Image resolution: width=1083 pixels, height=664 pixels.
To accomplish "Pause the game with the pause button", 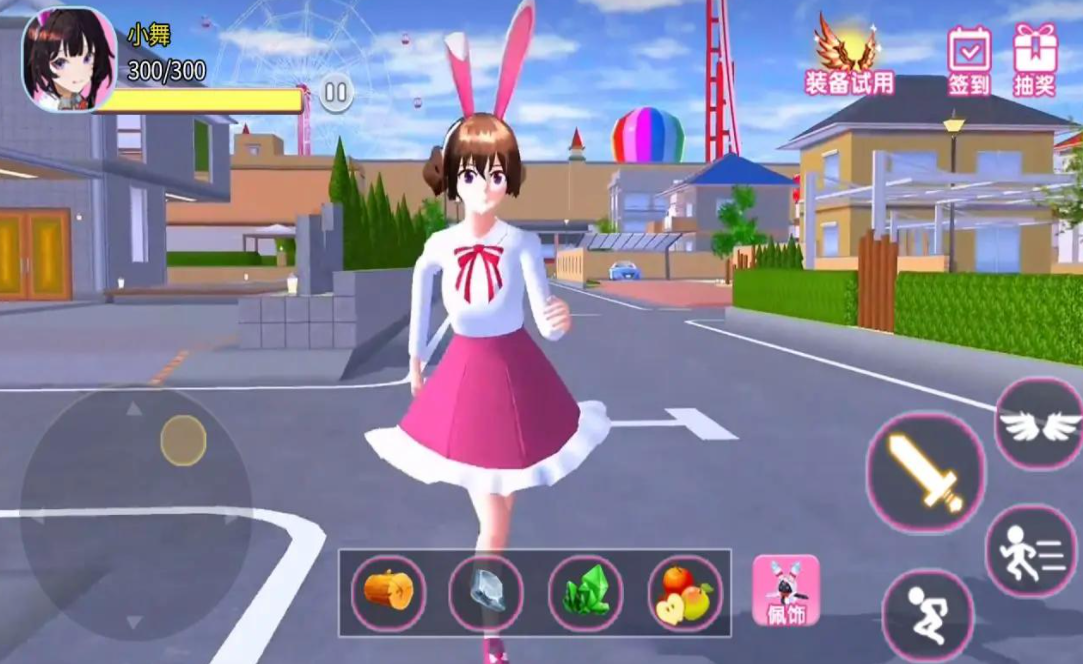I will [x=337, y=95].
